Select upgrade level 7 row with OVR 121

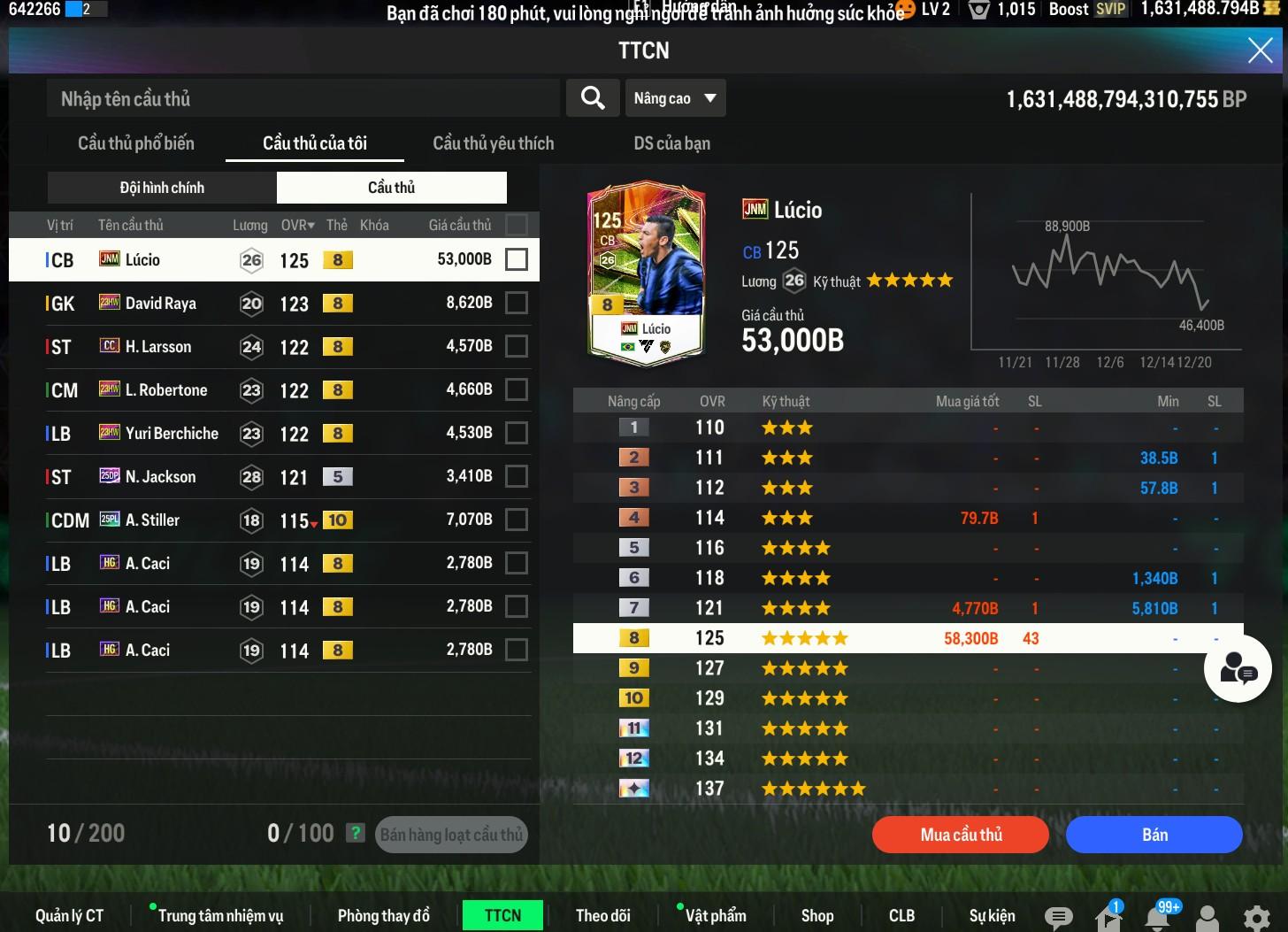pos(908,608)
